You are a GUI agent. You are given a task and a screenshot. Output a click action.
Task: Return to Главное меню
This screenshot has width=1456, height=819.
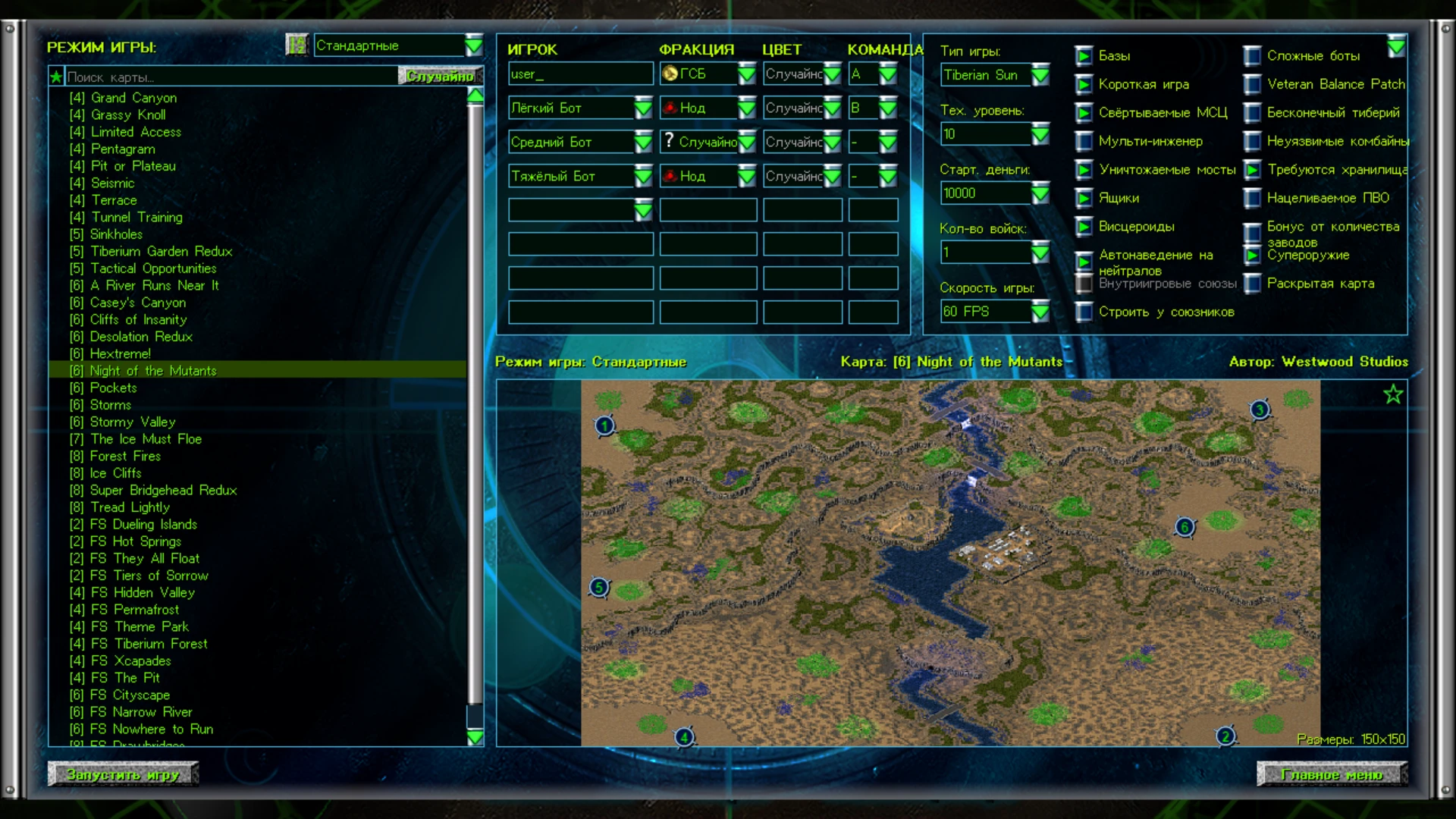tap(1332, 774)
